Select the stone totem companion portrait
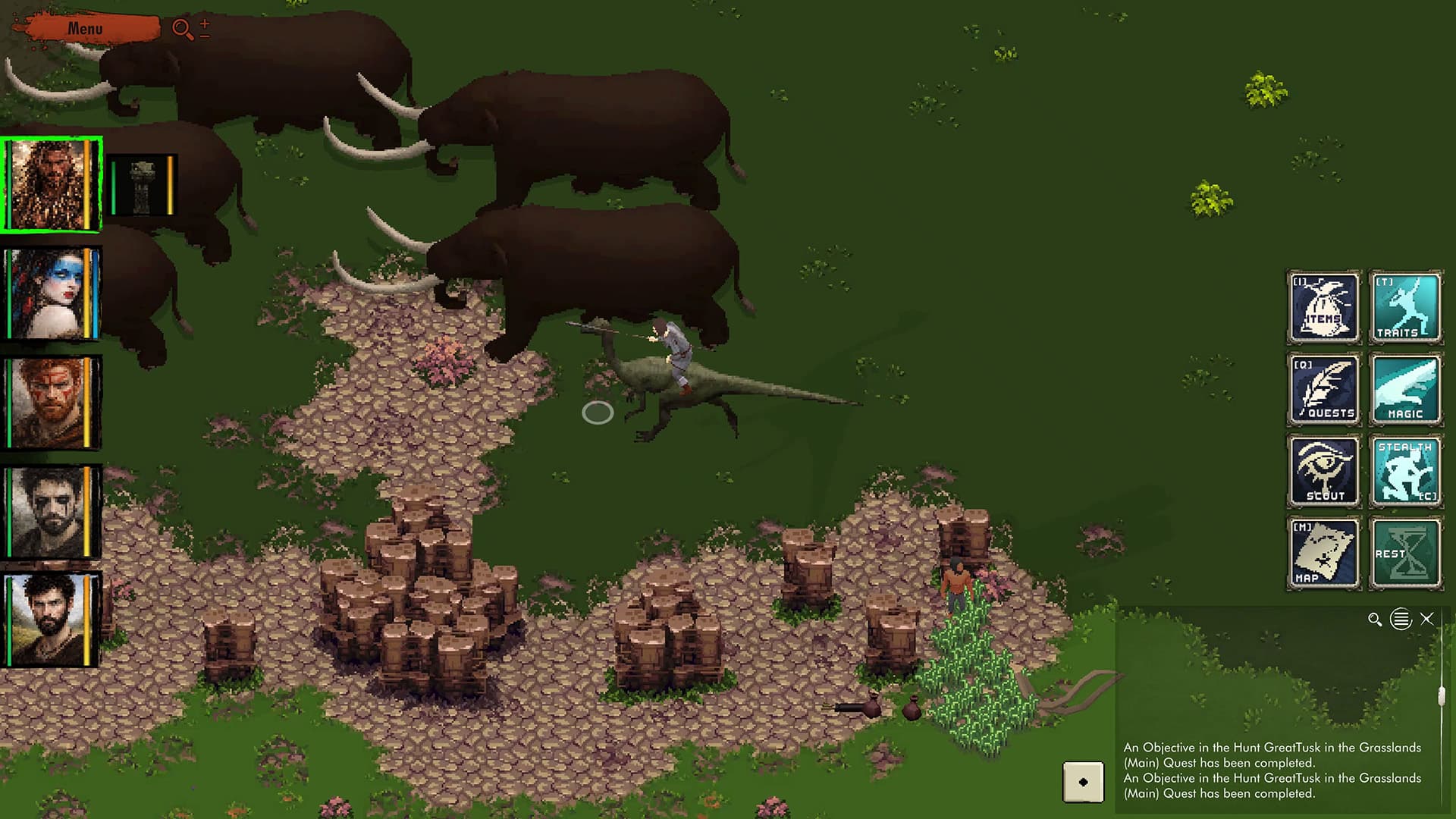The image size is (1456, 819). [x=142, y=185]
